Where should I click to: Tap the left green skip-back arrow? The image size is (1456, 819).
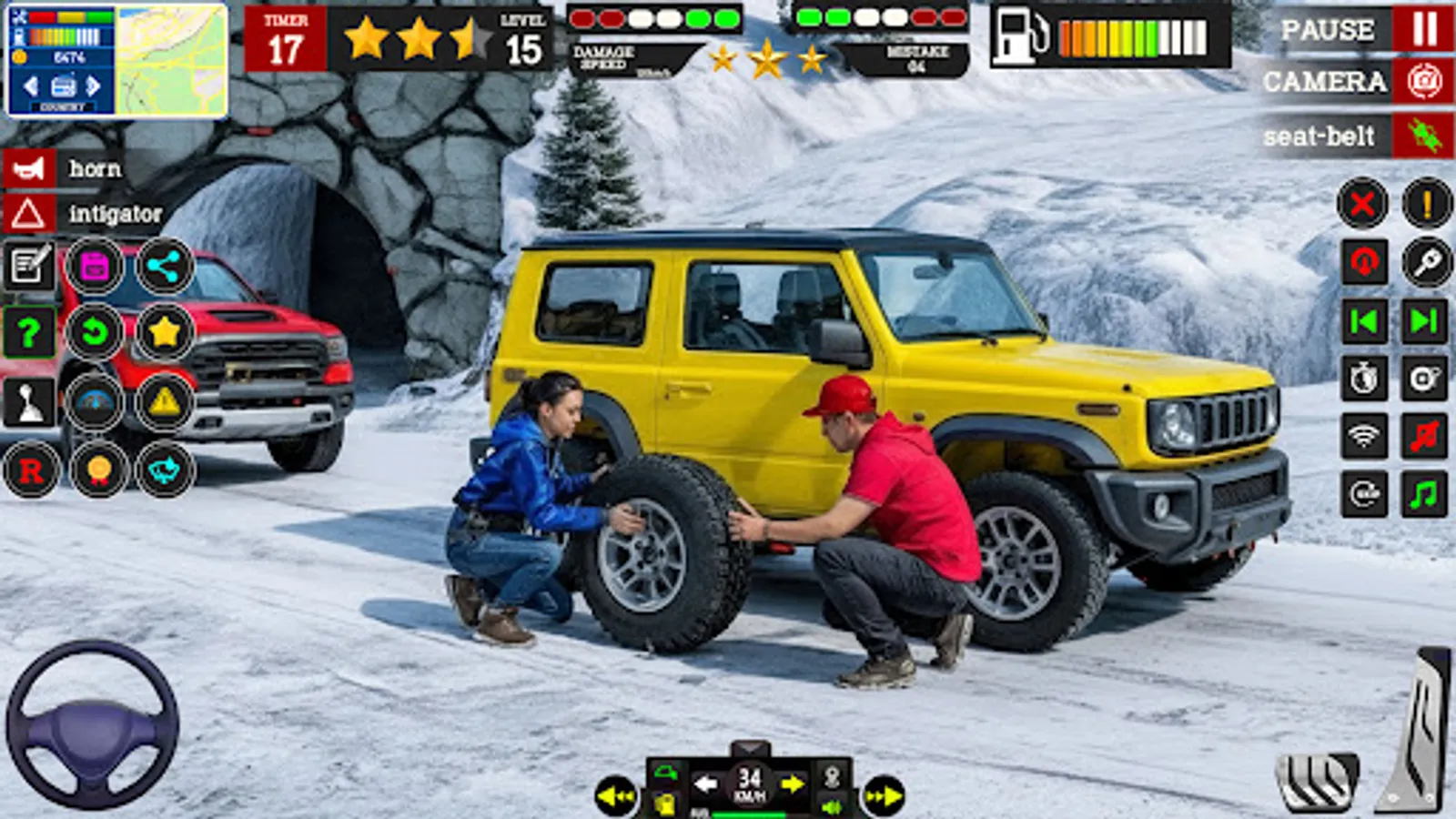click(x=1364, y=319)
